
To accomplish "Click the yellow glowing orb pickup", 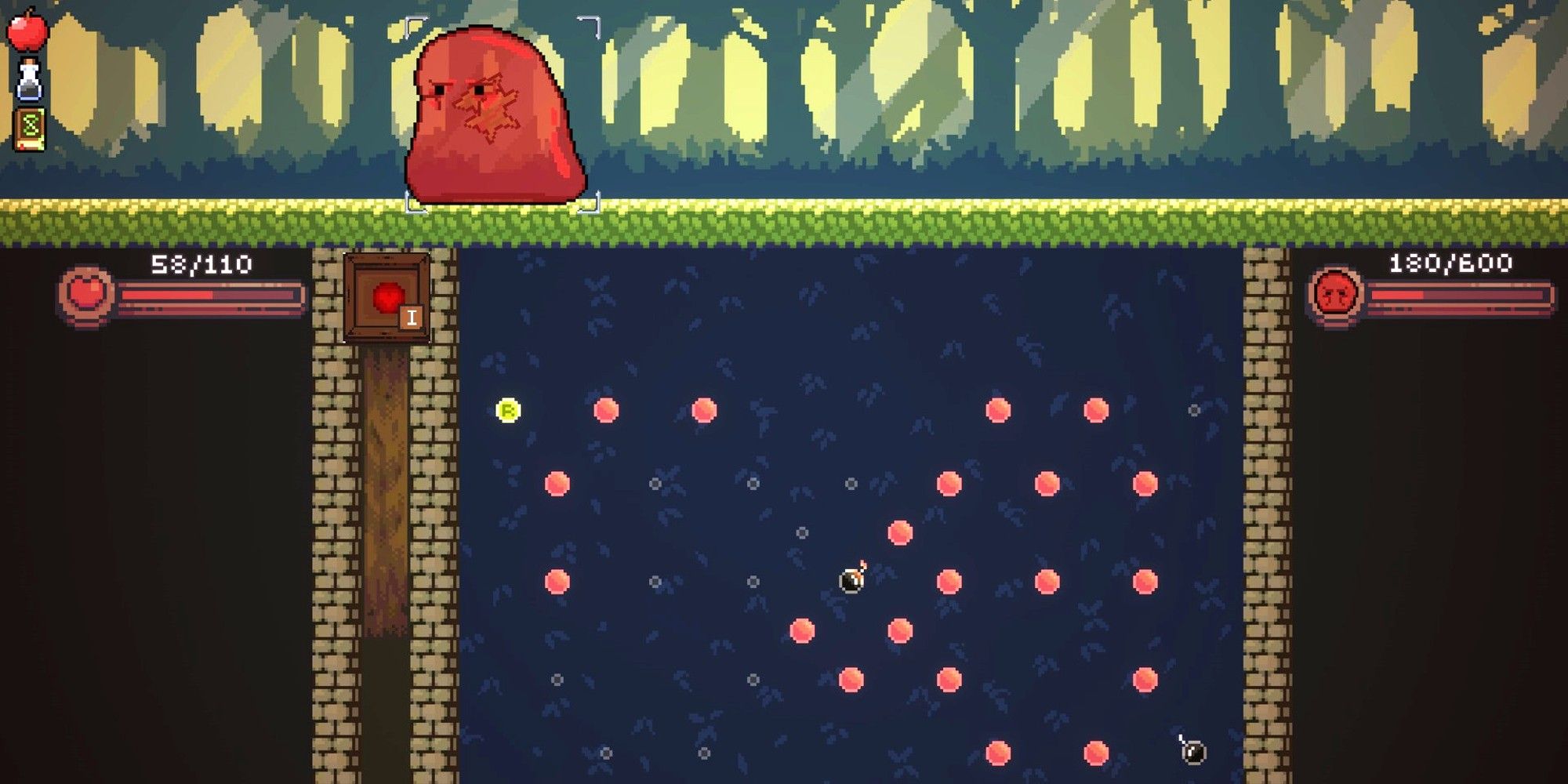I will click(x=508, y=409).
